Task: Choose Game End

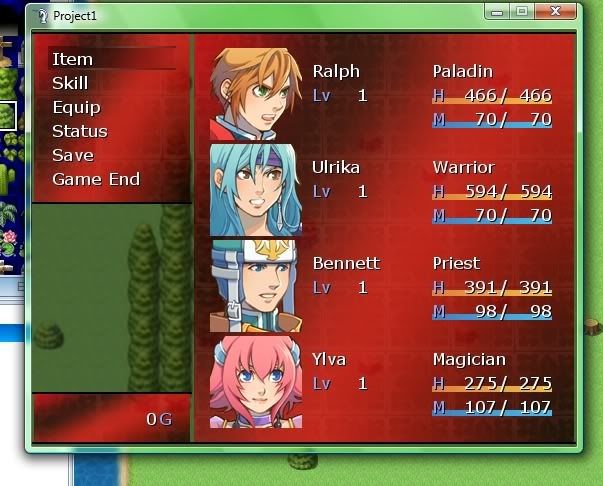Action: coord(95,179)
